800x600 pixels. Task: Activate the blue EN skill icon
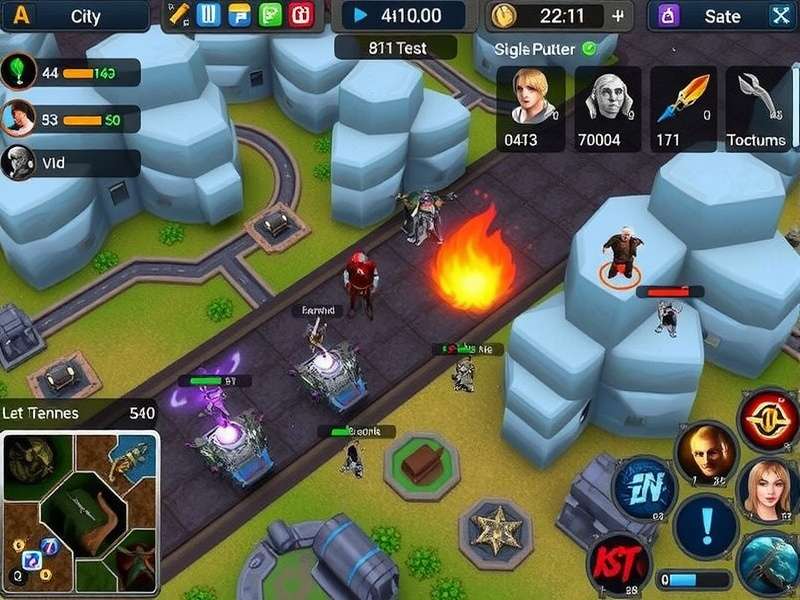click(x=643, y=490)
